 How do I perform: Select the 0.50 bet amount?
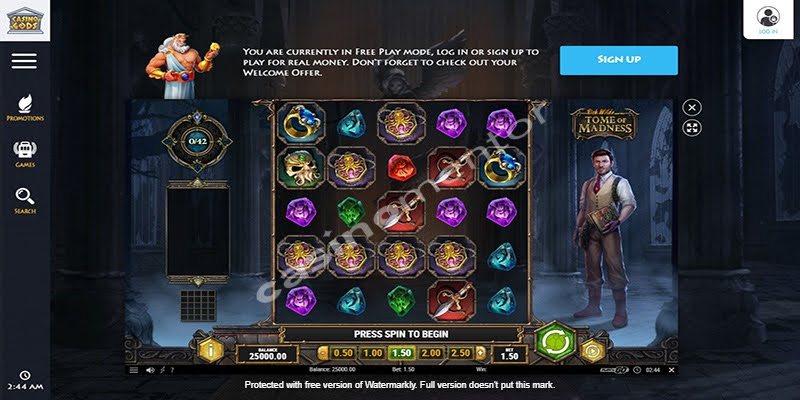pos(342,353)
